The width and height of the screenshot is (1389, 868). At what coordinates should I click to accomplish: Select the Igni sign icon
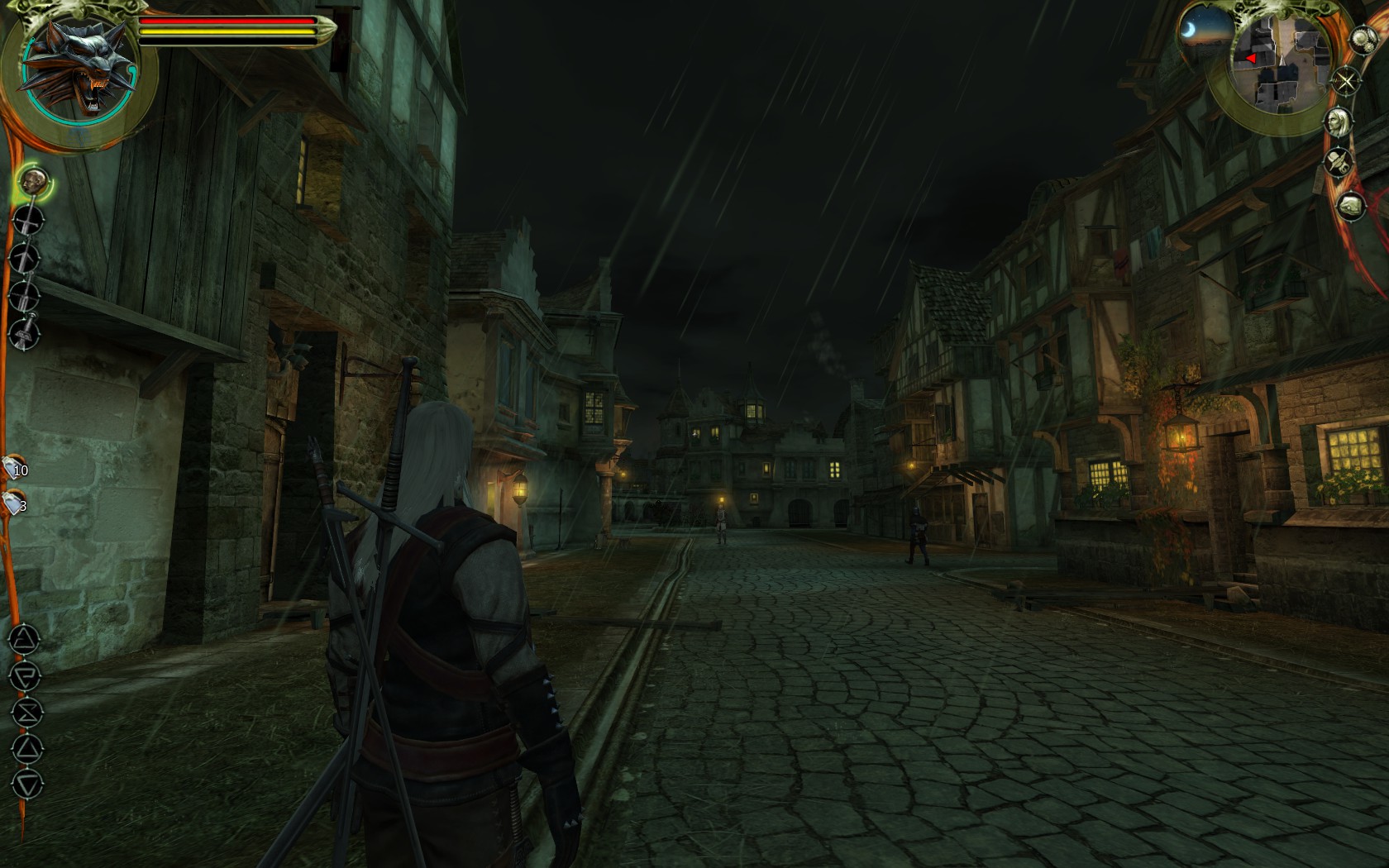coord(26,675)
